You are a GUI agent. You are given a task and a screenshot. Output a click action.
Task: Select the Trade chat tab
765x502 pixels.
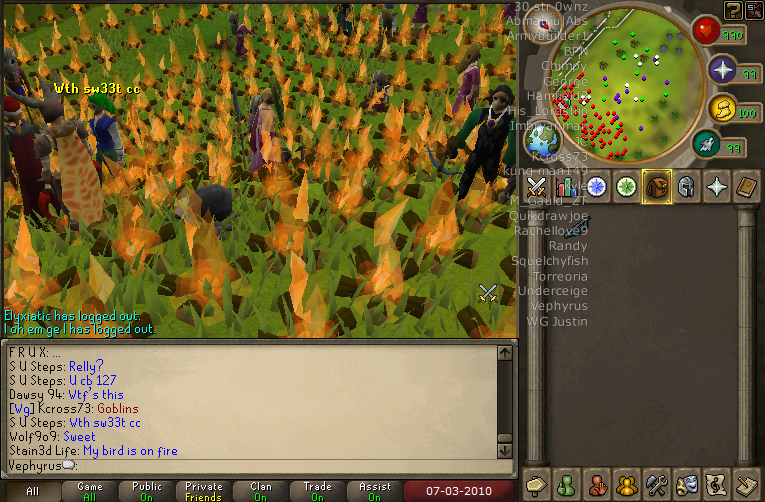tap(317, 491)
